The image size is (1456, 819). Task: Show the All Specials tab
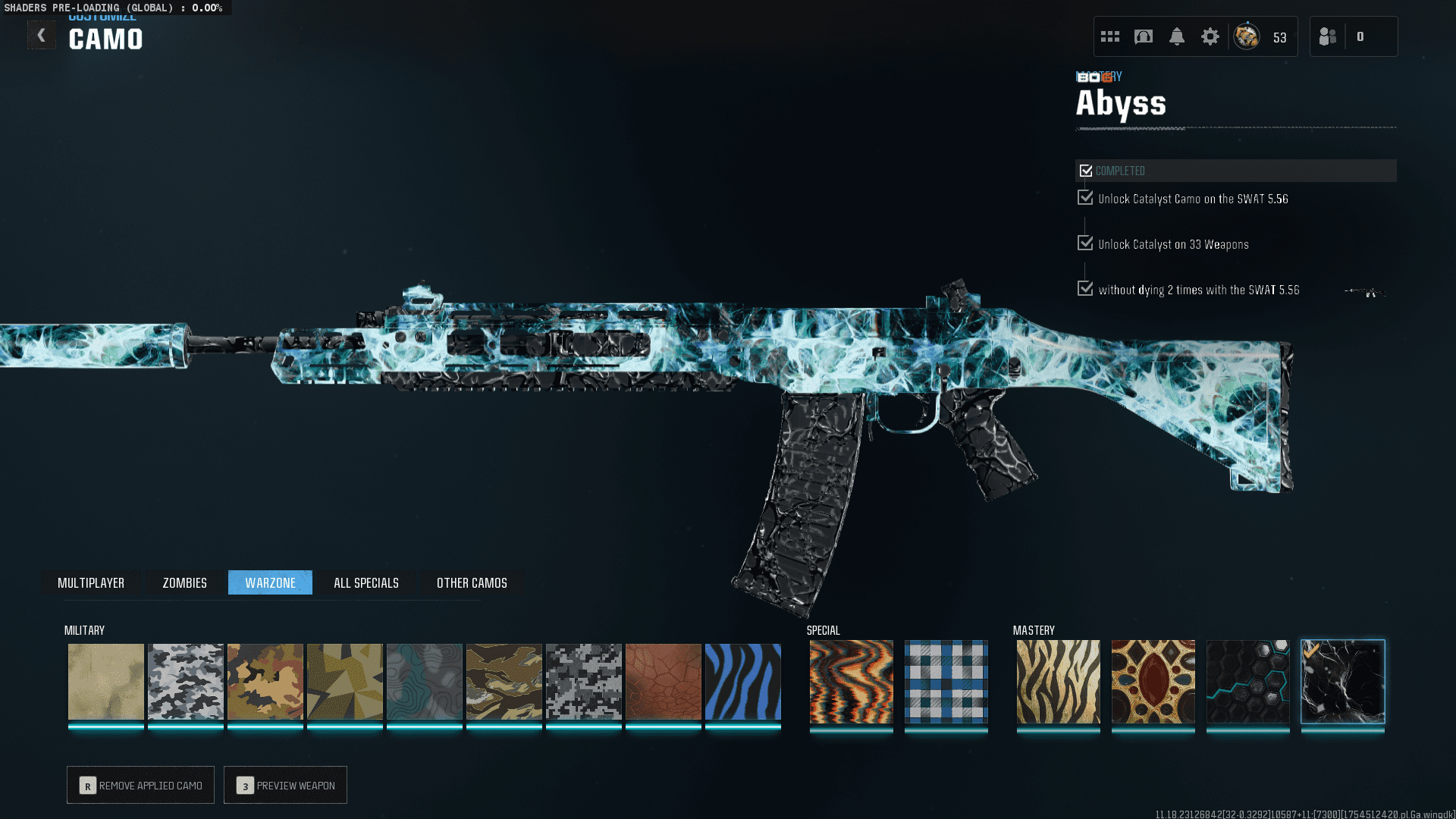click(366, 582)
